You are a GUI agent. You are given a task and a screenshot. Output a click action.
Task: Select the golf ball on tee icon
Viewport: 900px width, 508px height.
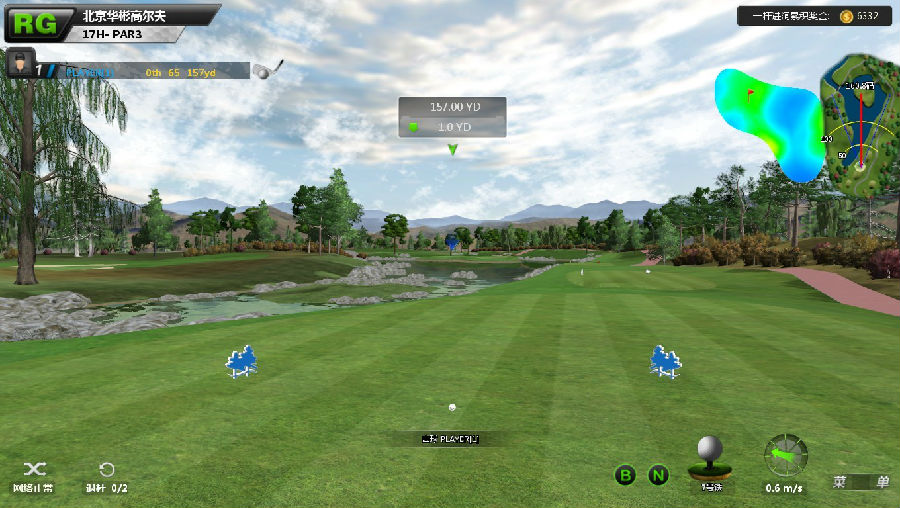point(710,456)
